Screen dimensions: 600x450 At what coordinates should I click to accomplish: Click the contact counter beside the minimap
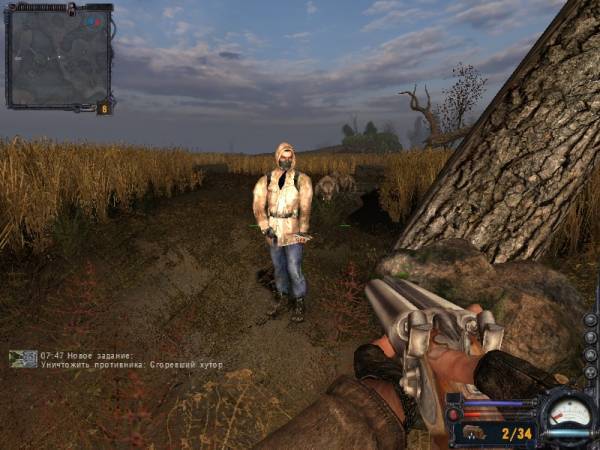pyautogui.click(x=103, y=107)
